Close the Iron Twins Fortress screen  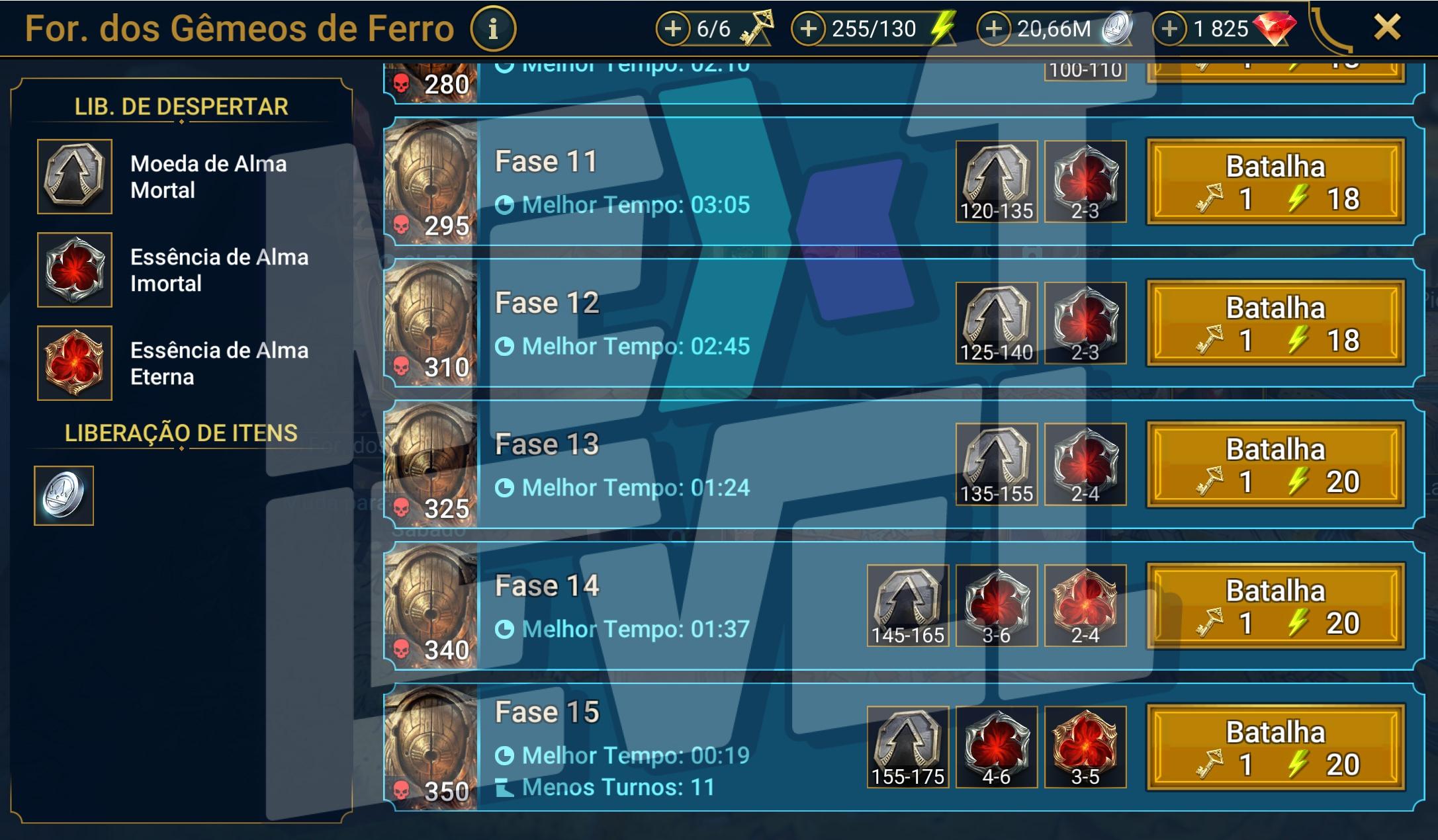pyautogui.click(x=1387, y=28)
